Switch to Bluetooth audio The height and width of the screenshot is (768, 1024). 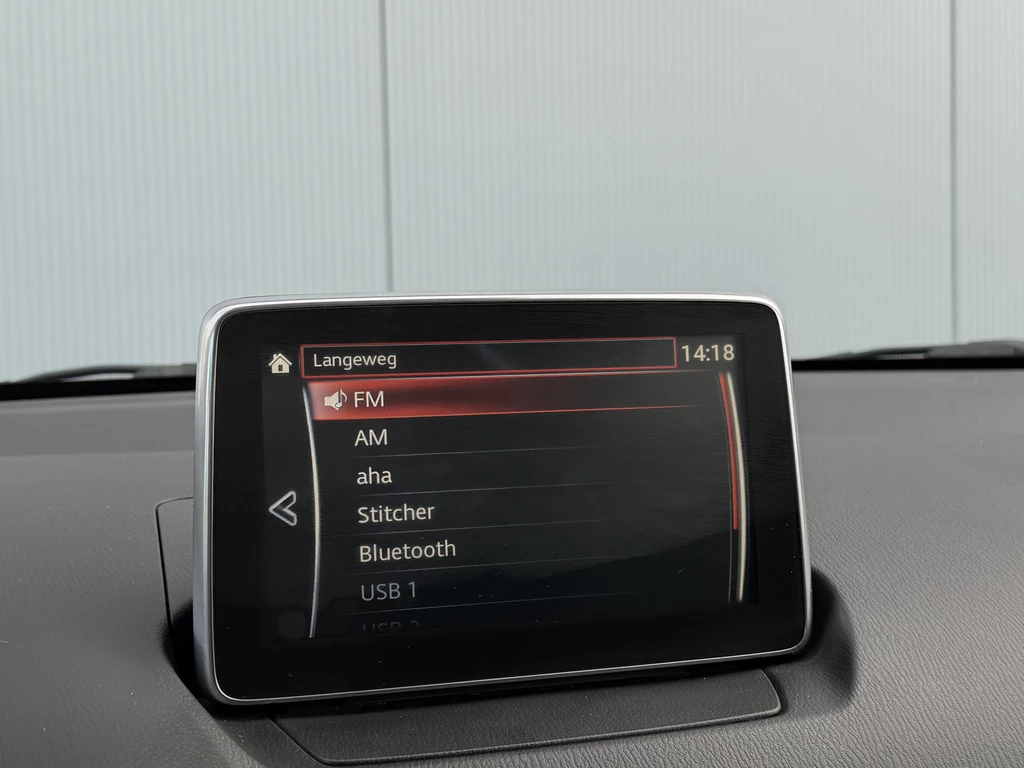coord(407,551)
